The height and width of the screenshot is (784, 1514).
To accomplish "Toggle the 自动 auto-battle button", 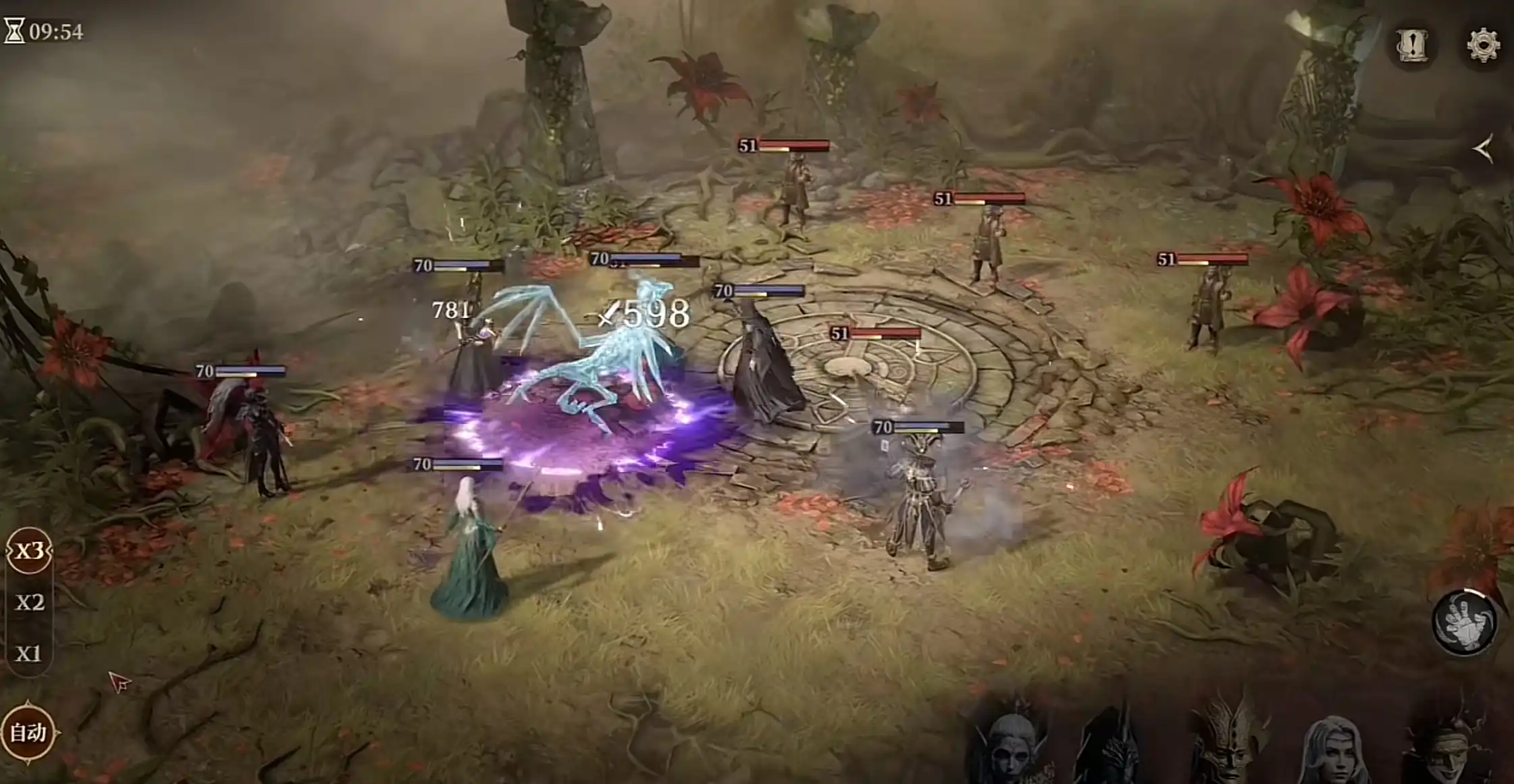I will (28, 732).
